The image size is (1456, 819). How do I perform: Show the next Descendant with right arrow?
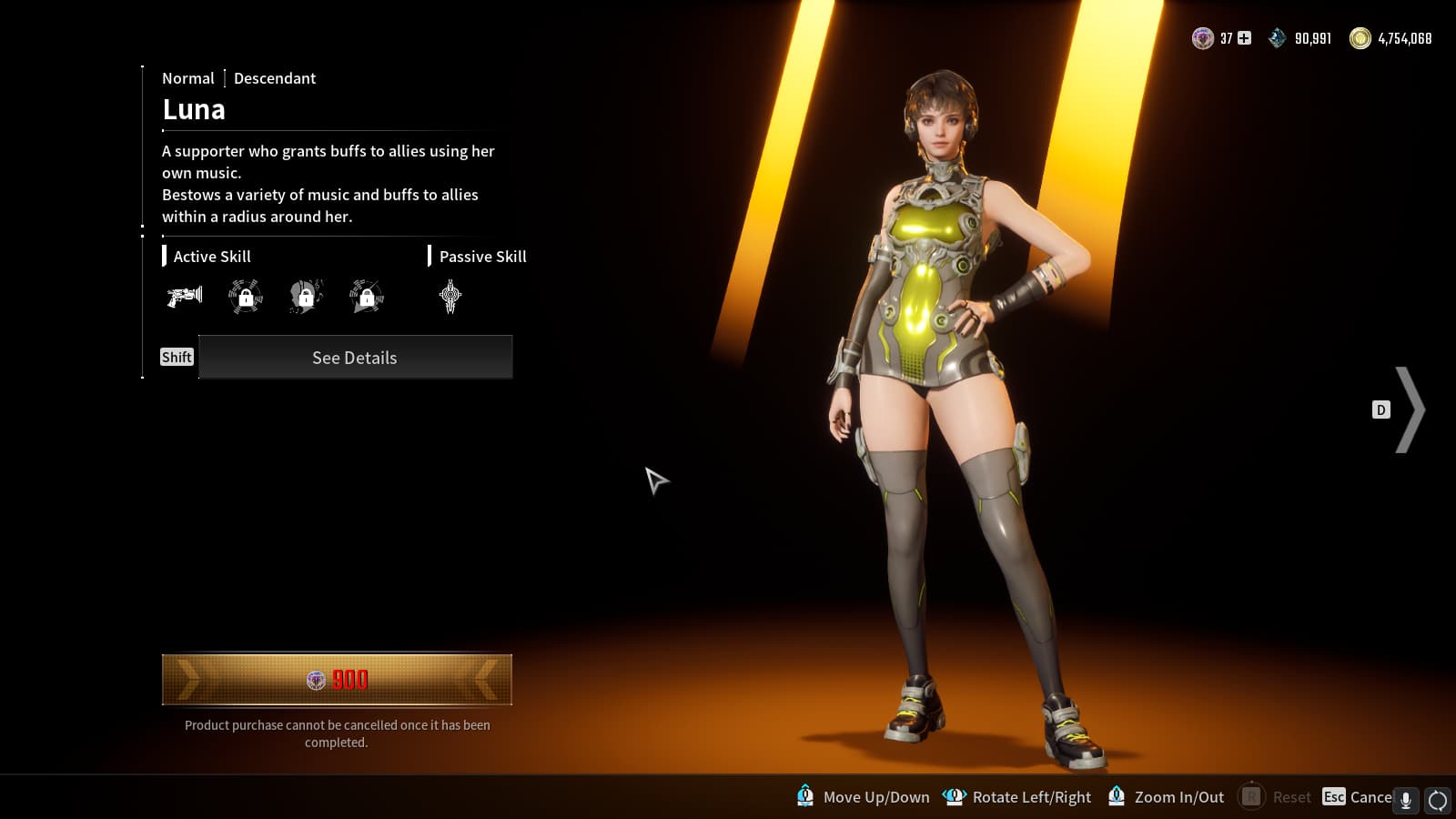click(1410, 409)
